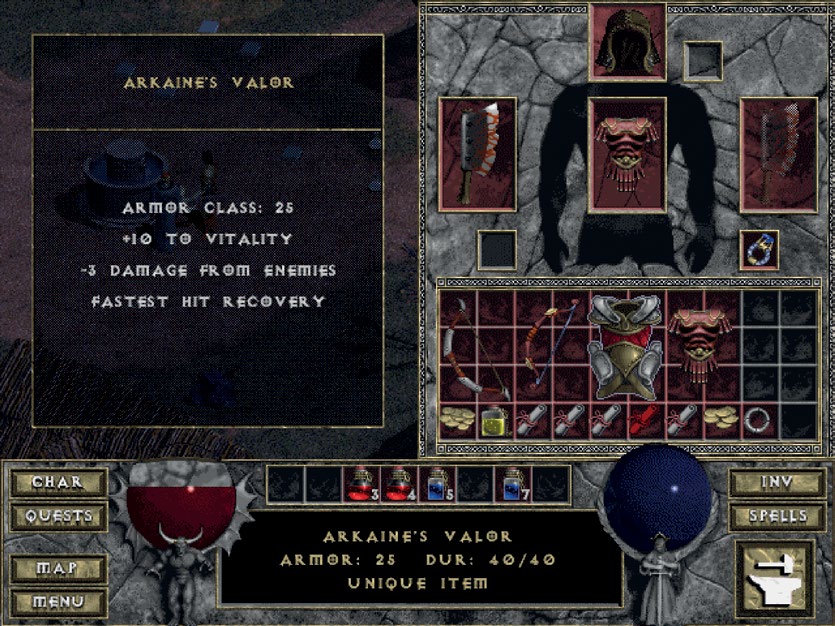The height and width of the screenshot is (626, 835).
Task: Close the inventory with INV button
Action: click(775, 482)
